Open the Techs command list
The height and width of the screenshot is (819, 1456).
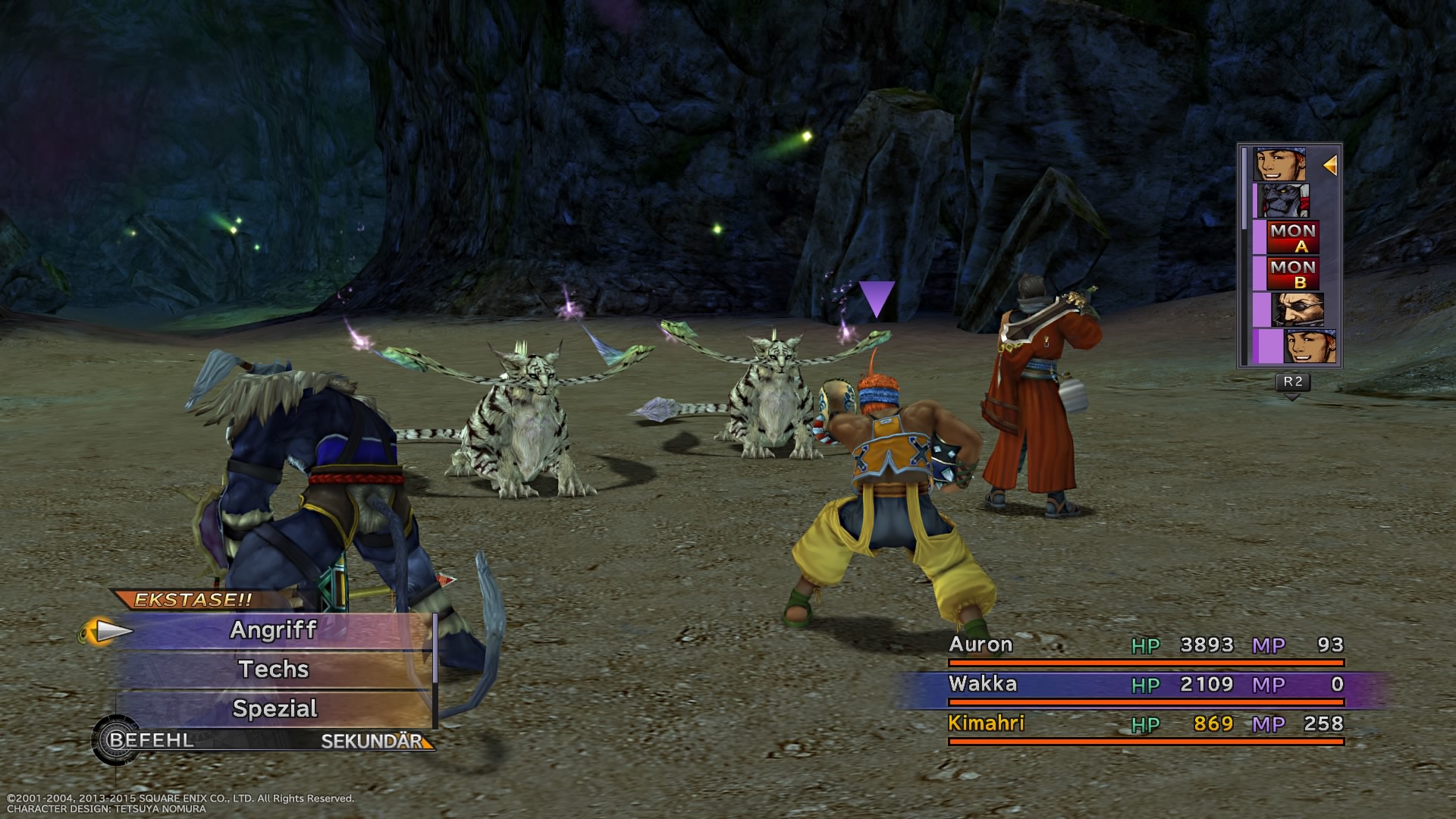click(274, 670)
